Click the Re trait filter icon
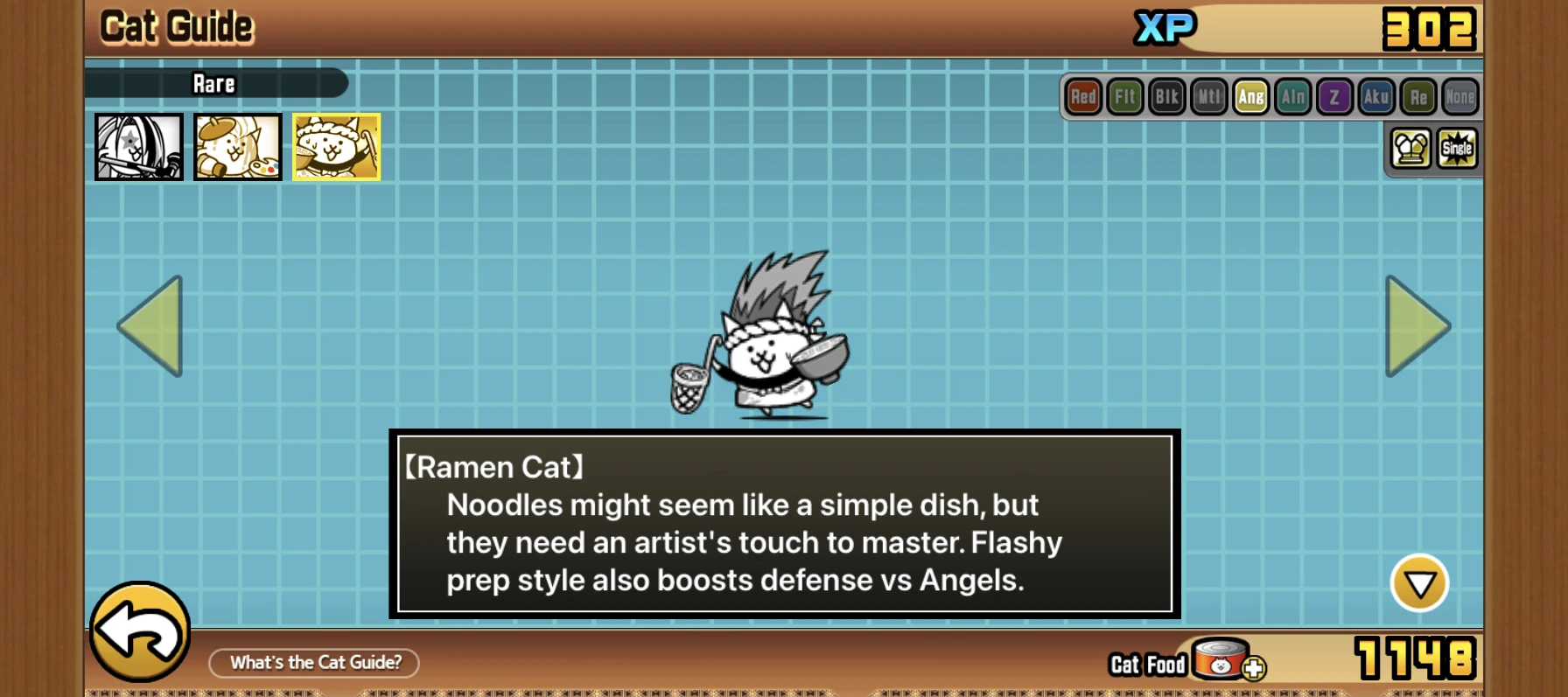The height and width of the screenshot is (697, 1568). pos(1419,98)
